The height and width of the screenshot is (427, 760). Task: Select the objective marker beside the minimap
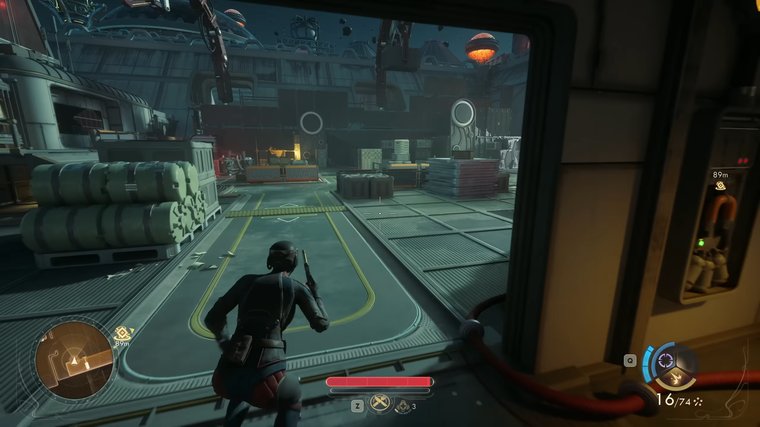coord(123,333)
